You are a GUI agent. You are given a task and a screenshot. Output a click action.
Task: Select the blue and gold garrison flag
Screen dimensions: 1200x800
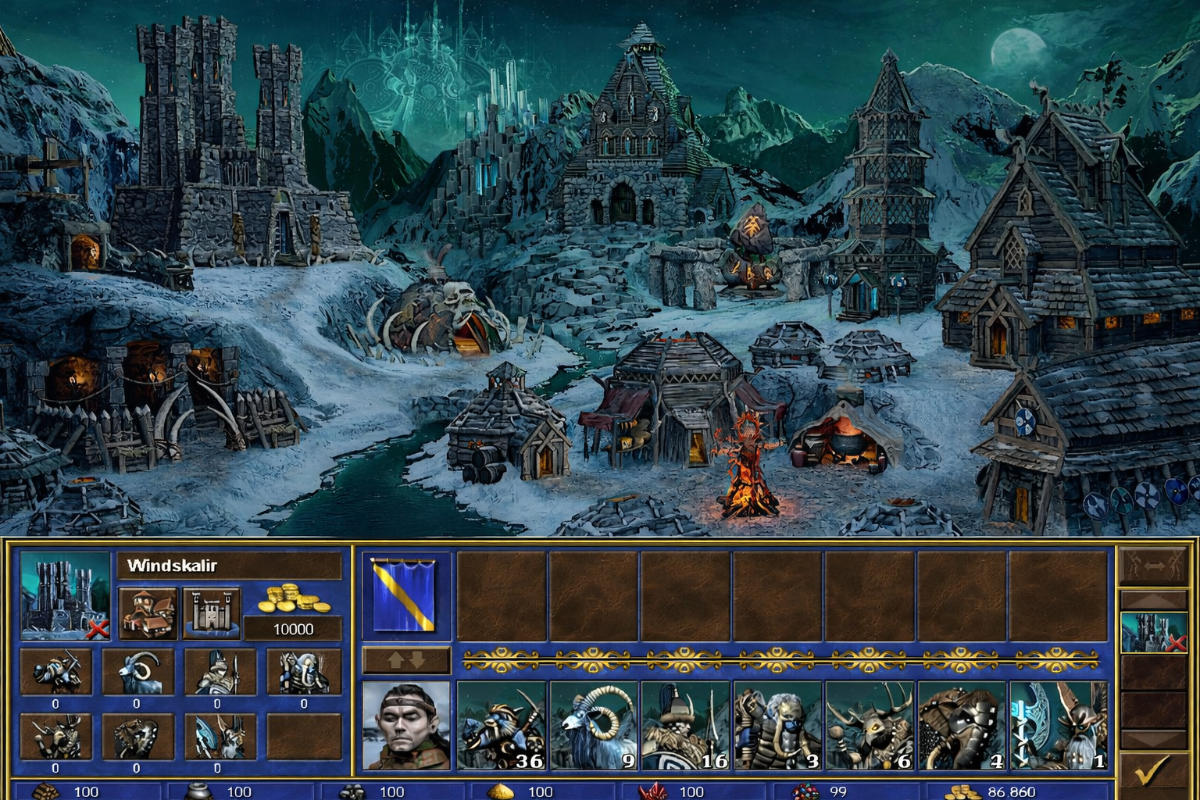pos(405,595)
